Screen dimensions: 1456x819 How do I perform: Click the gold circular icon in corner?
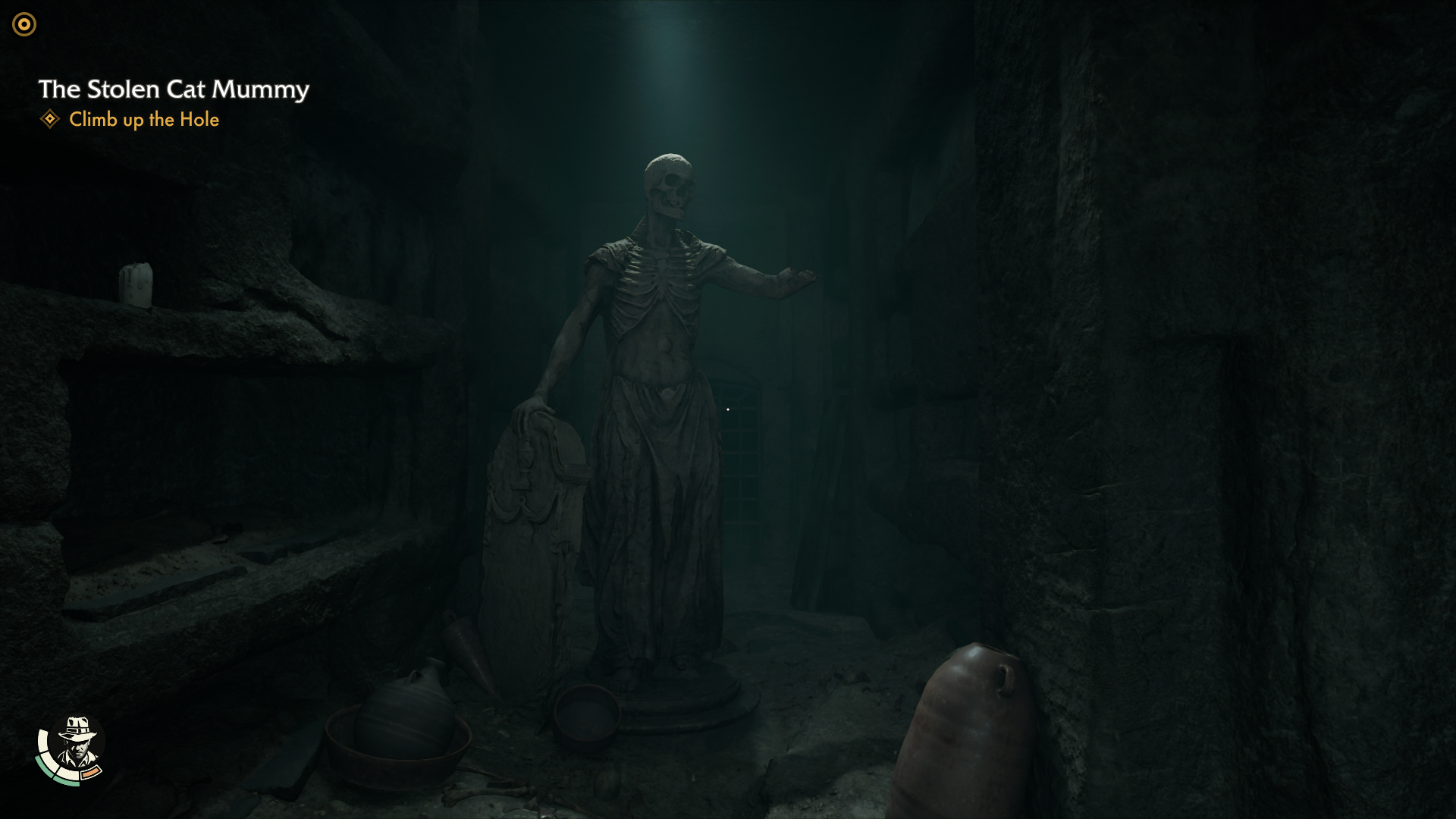pos(24,25)
